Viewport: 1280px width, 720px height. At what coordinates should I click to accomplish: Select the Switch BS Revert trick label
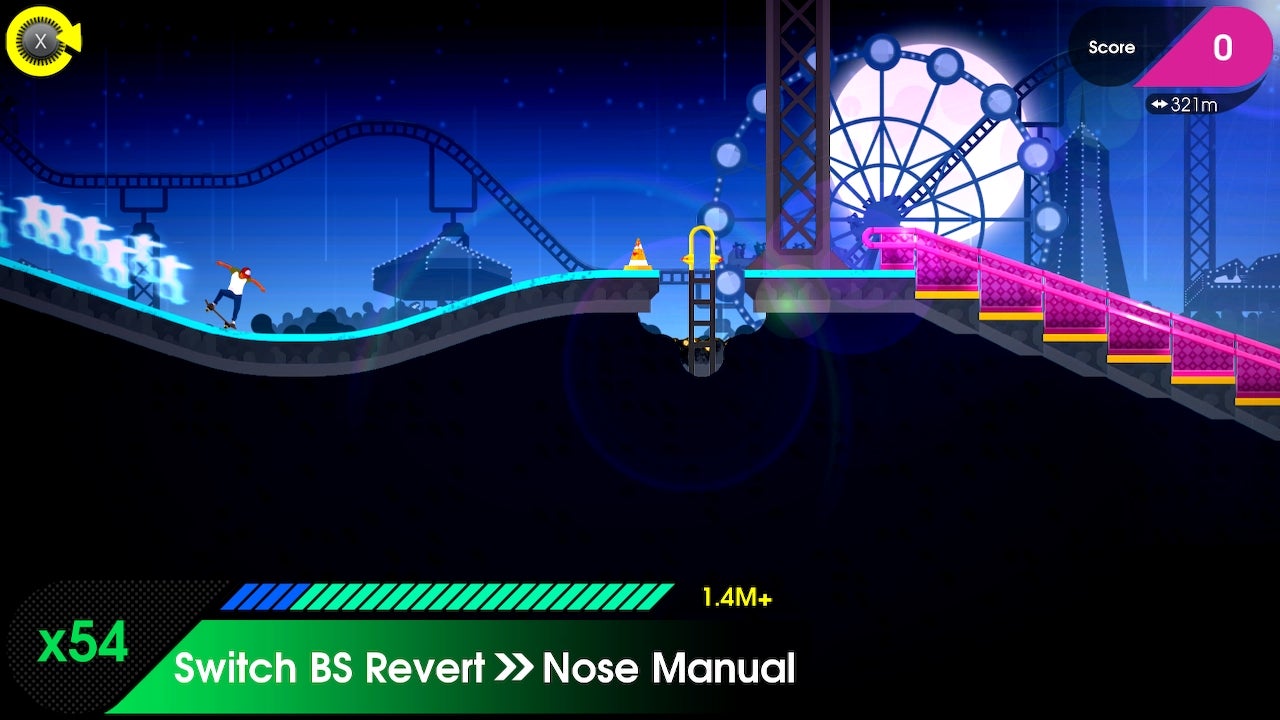coord(330,668)
